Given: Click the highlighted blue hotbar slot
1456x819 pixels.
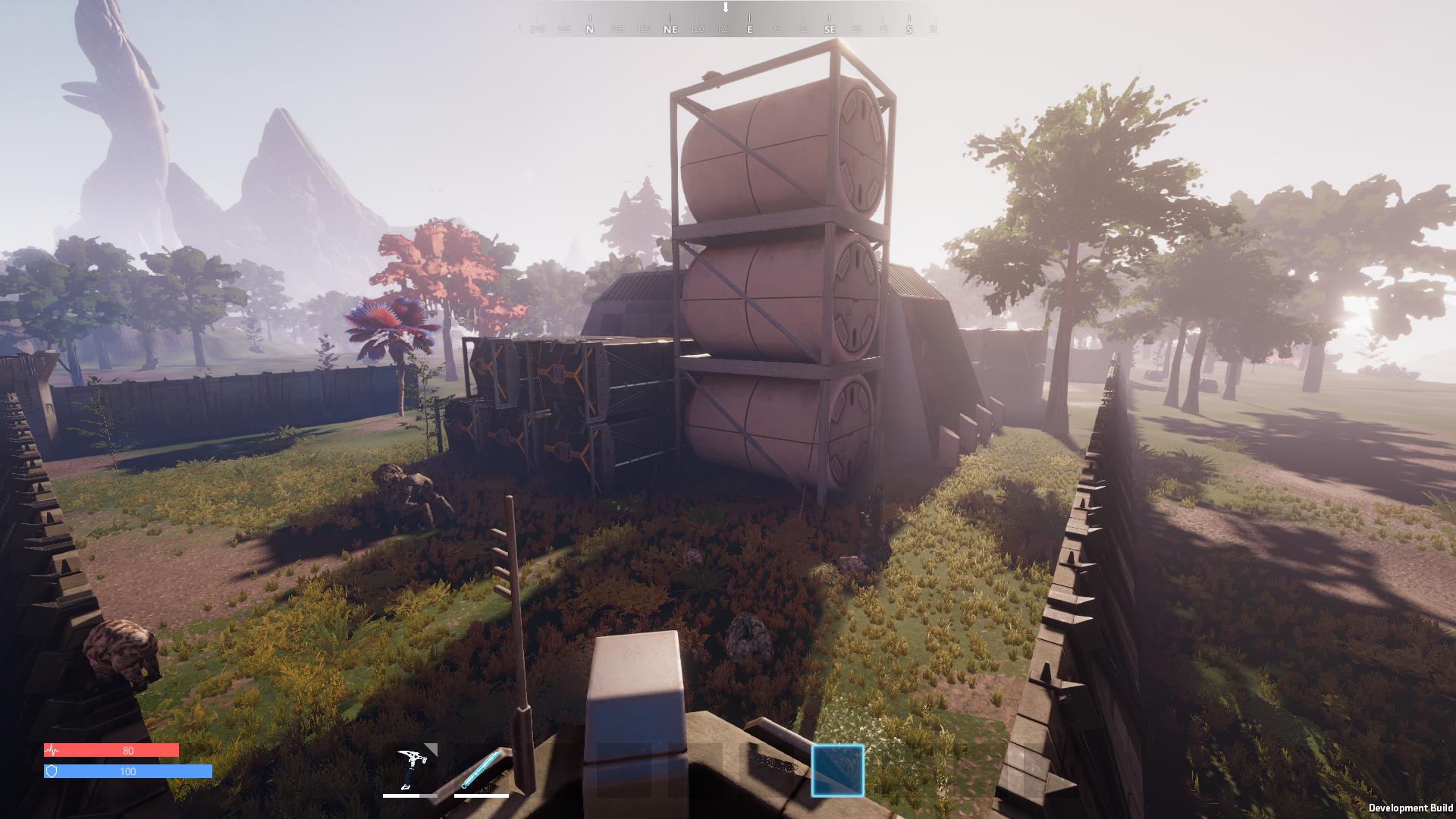Looking at the screenshot, I should pos(837,770).
